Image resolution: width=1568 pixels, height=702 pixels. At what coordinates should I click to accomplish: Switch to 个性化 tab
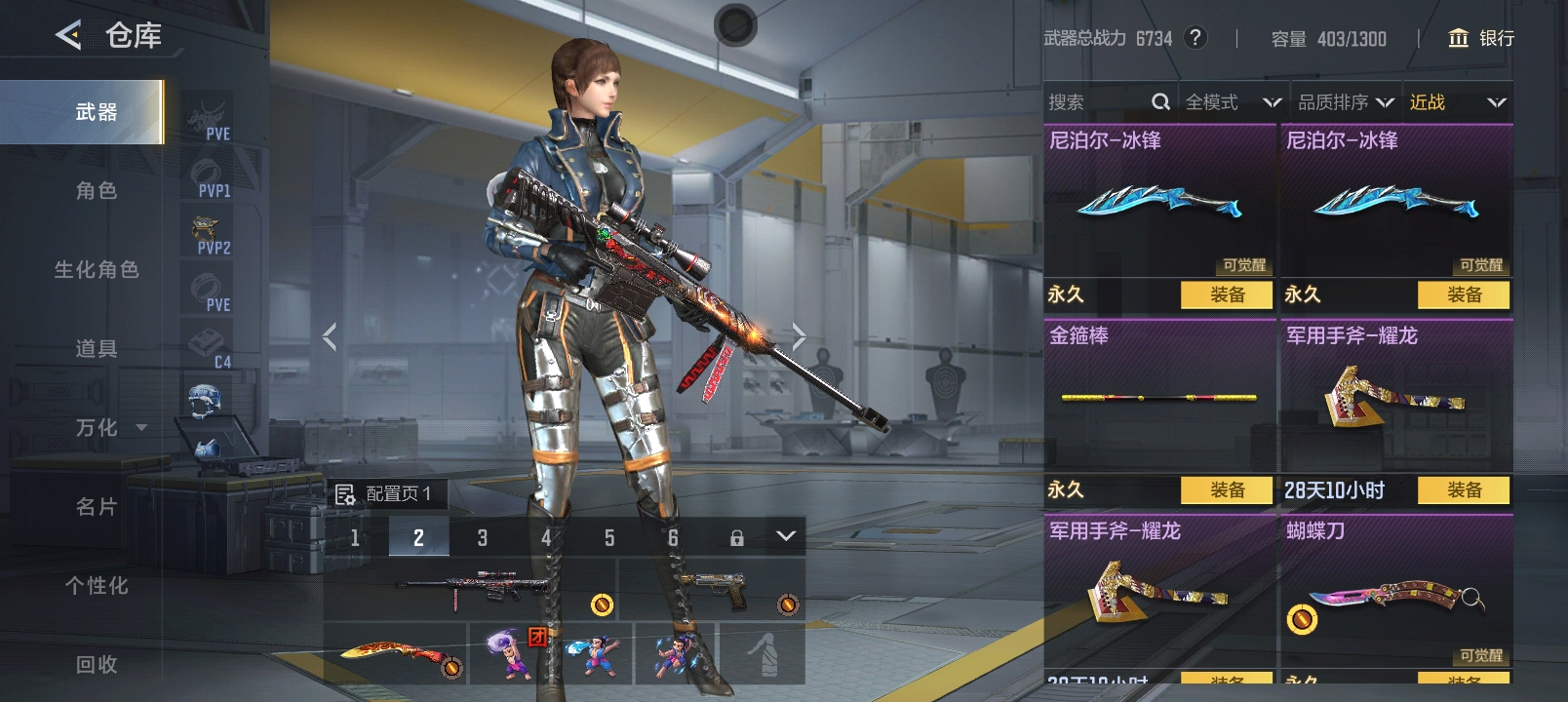click(x=96, y=586)
